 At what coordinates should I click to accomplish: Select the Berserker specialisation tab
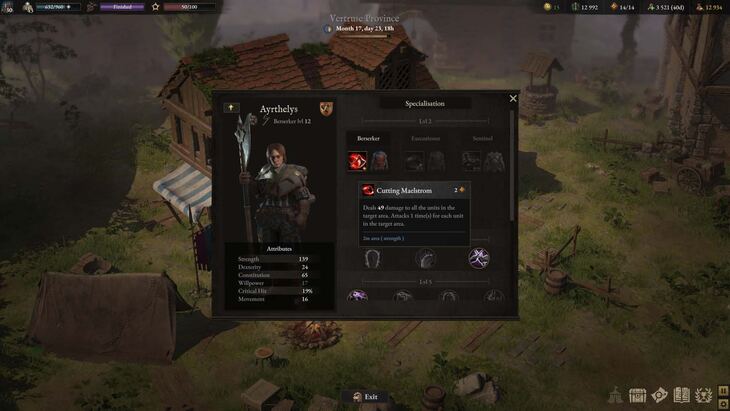coord(368,138)
